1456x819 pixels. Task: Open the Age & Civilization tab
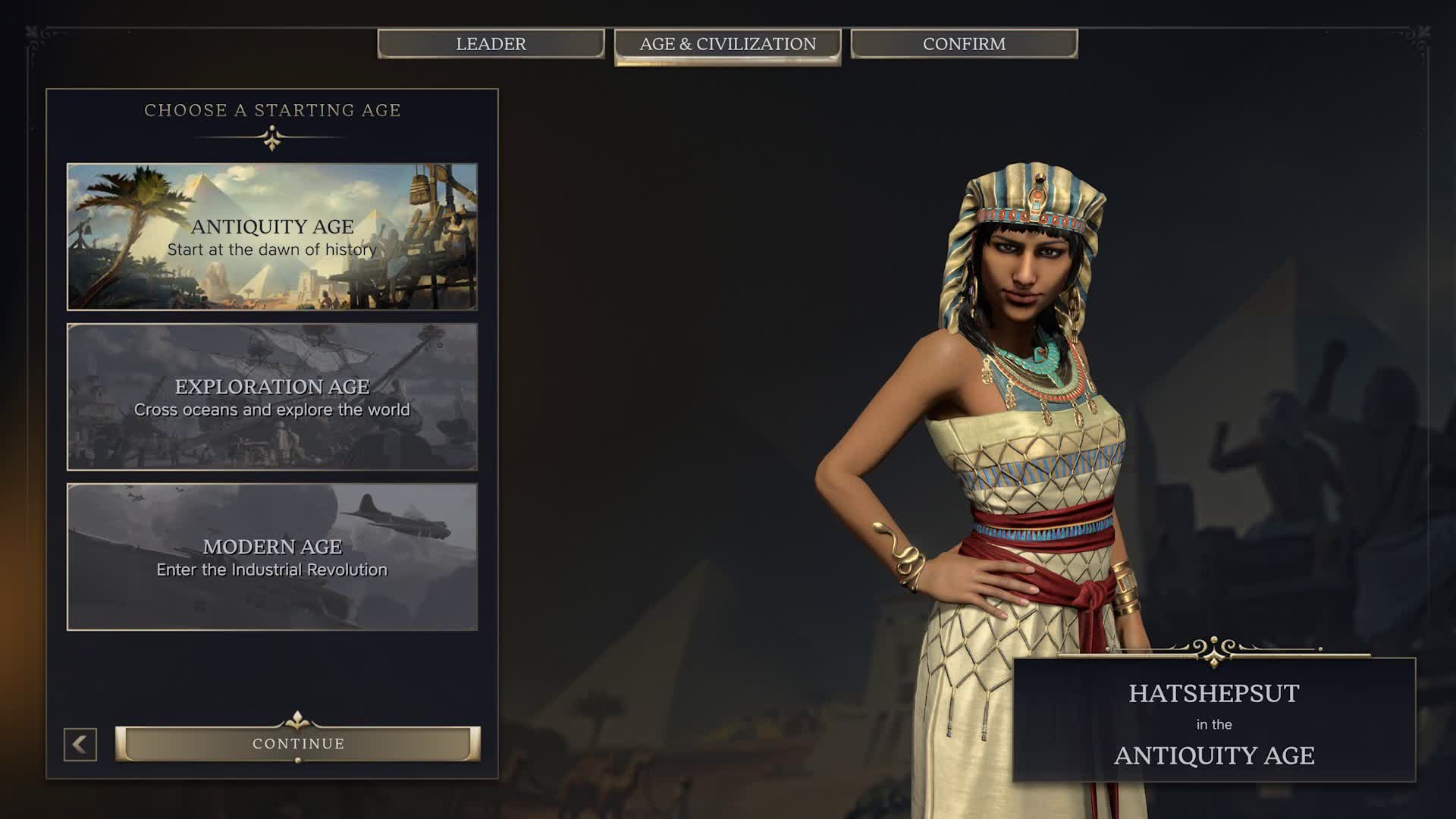tap(727, 45)
